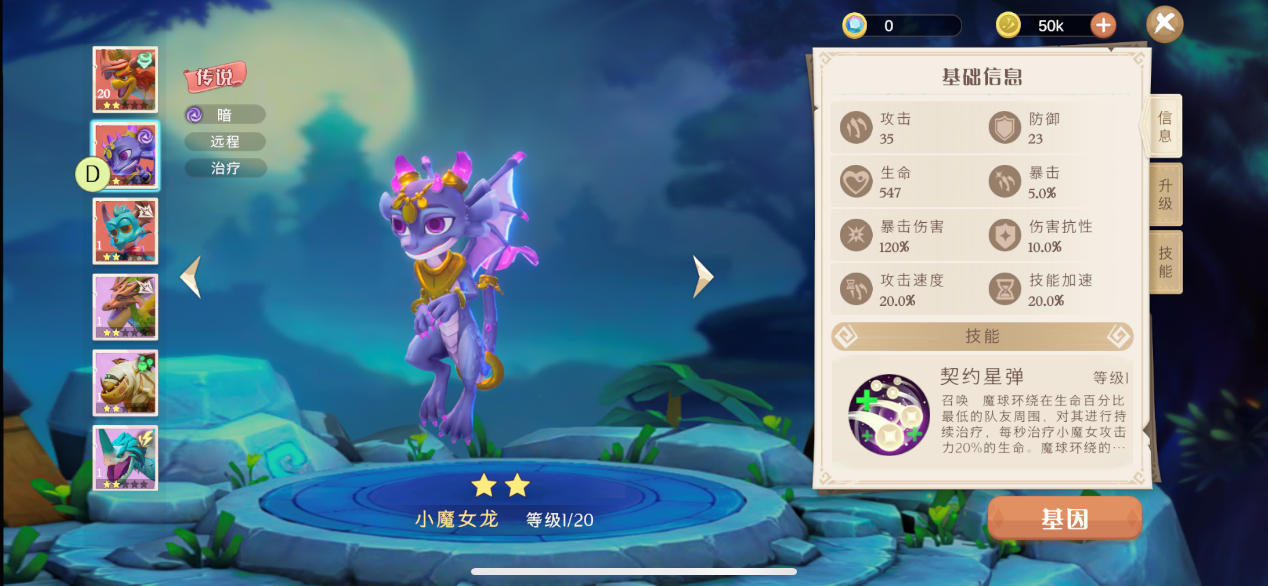The width and height of the screenshot is (1268, 586).
Task: Select the 信息 info tab
Action: point(1165,126)
